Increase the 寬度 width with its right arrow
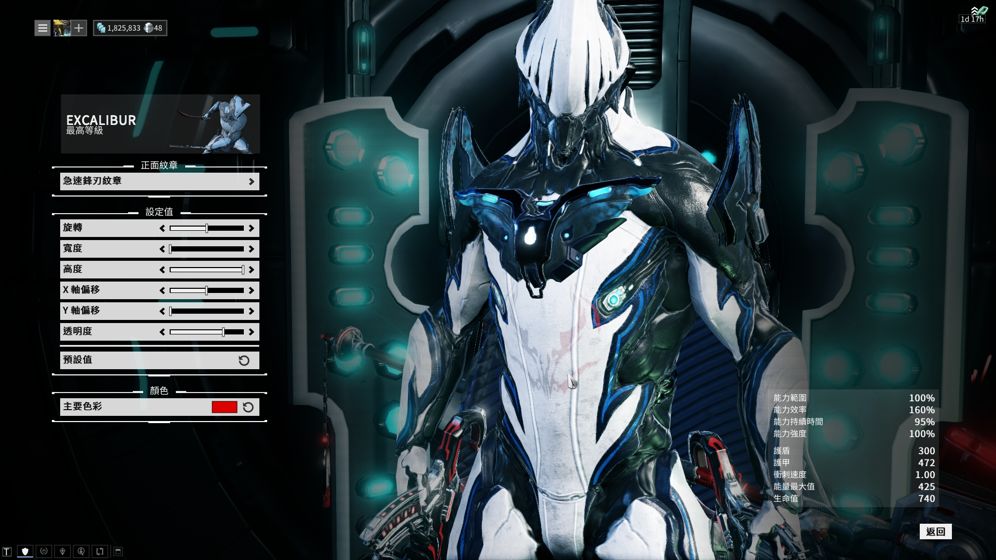The height and width of the screenshot is (560, 996). point(251,249)
